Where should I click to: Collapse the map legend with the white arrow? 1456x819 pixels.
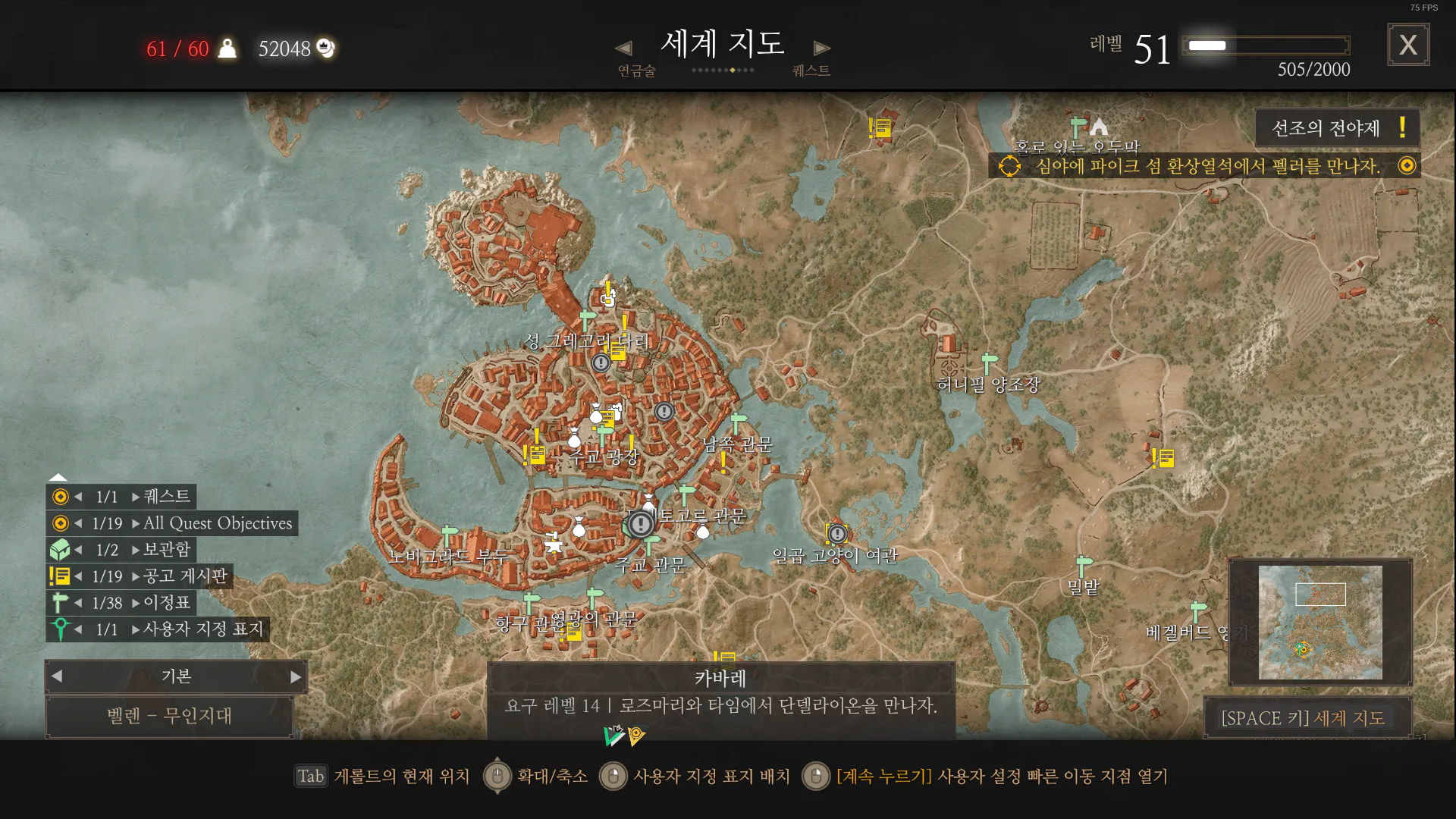point(58,477)
